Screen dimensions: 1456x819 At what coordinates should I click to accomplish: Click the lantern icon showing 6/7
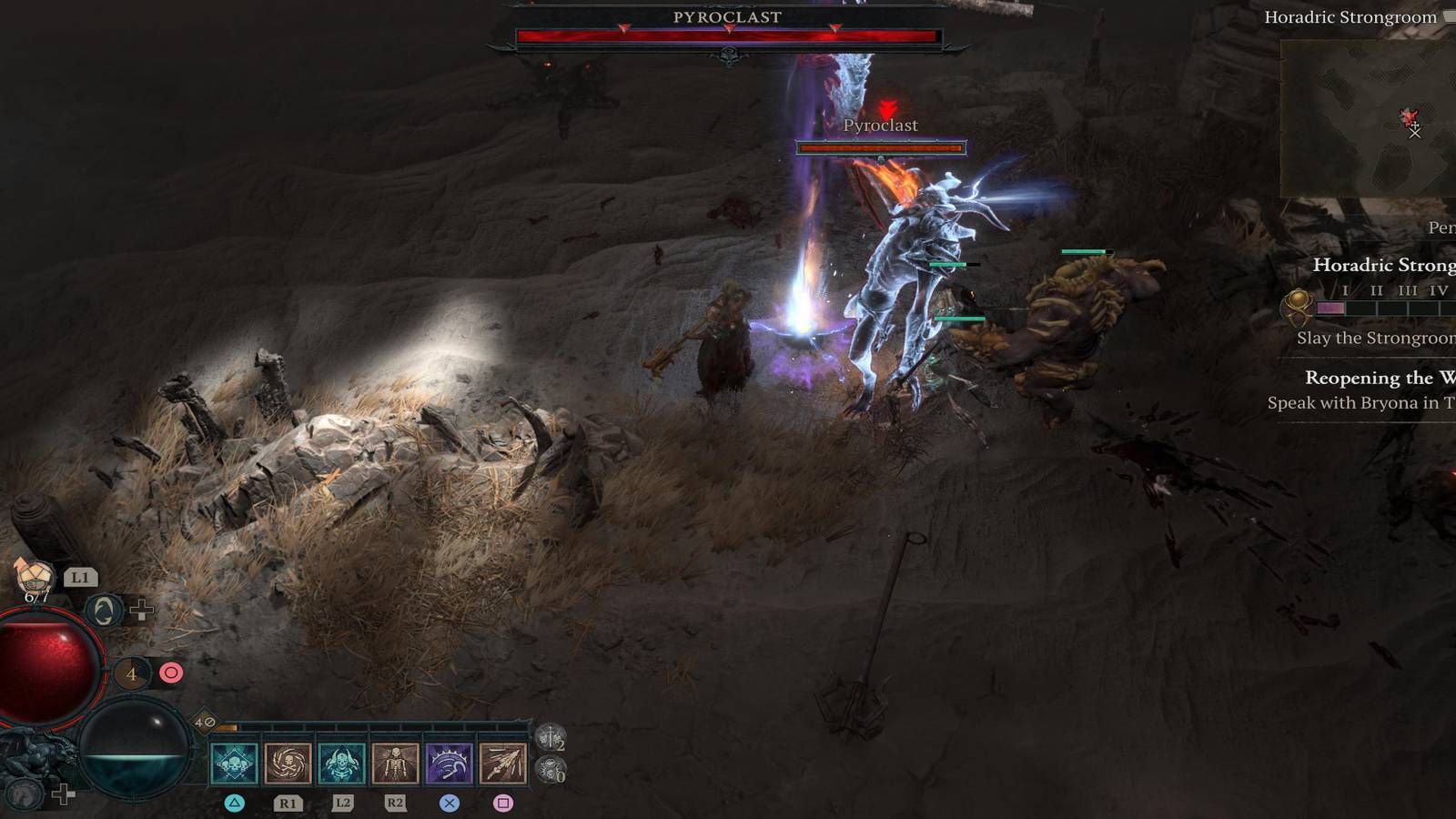pos(34,578)
